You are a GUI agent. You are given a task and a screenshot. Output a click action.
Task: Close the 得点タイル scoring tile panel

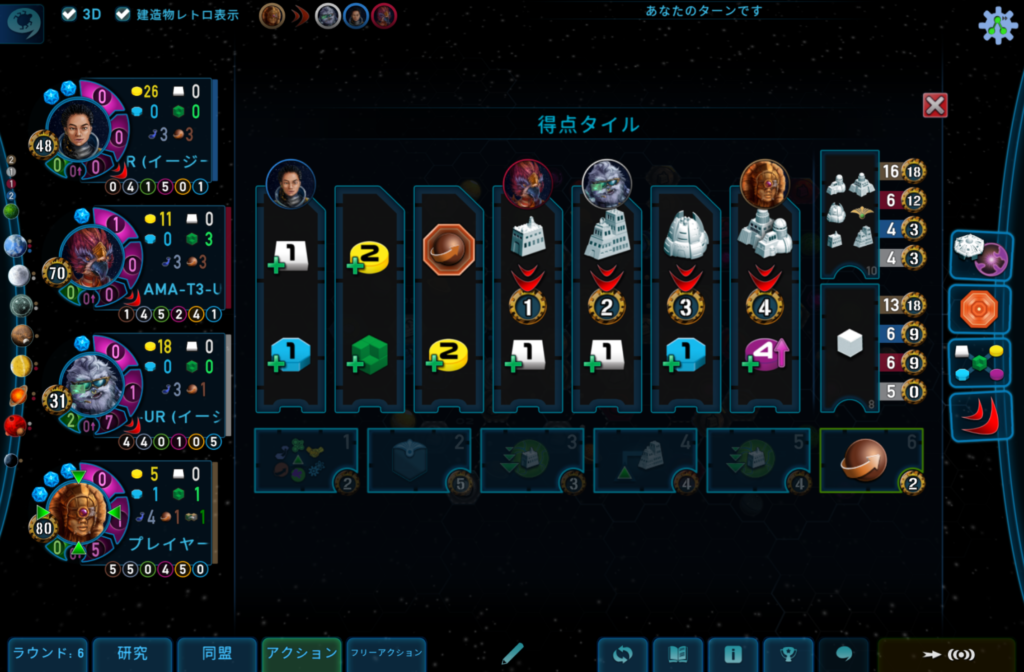coord(935,105)
